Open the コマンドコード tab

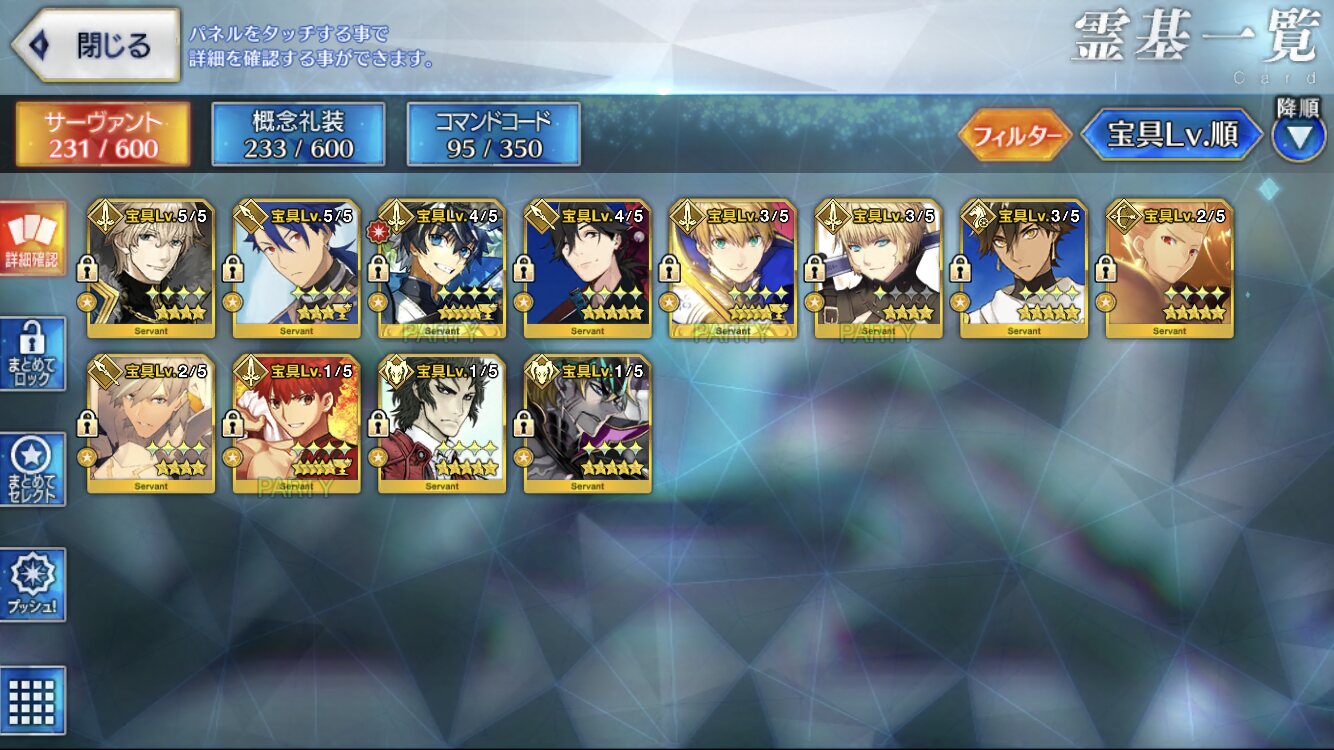click(493, 135)
